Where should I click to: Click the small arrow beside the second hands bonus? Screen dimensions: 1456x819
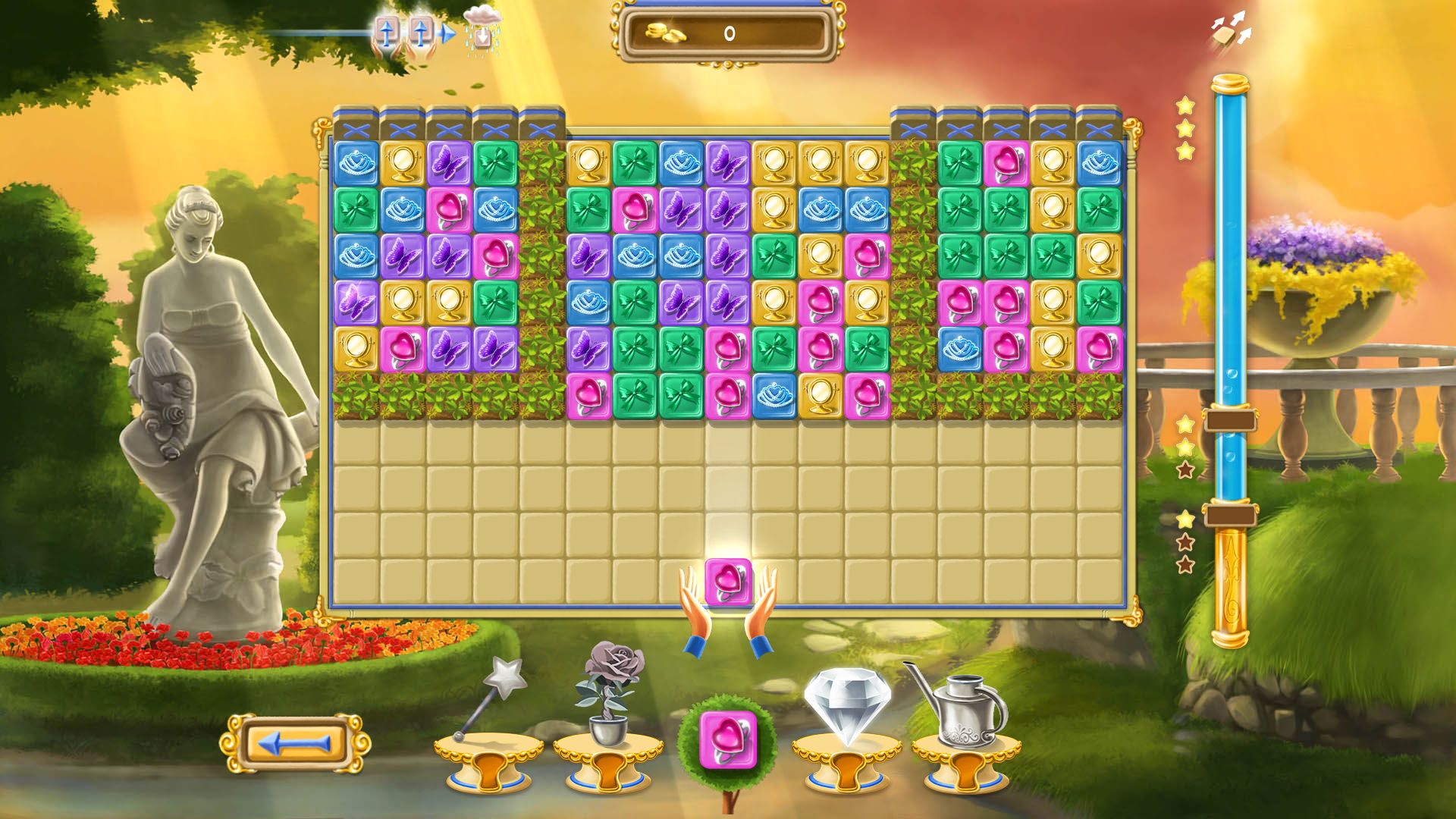pos(446,33)
